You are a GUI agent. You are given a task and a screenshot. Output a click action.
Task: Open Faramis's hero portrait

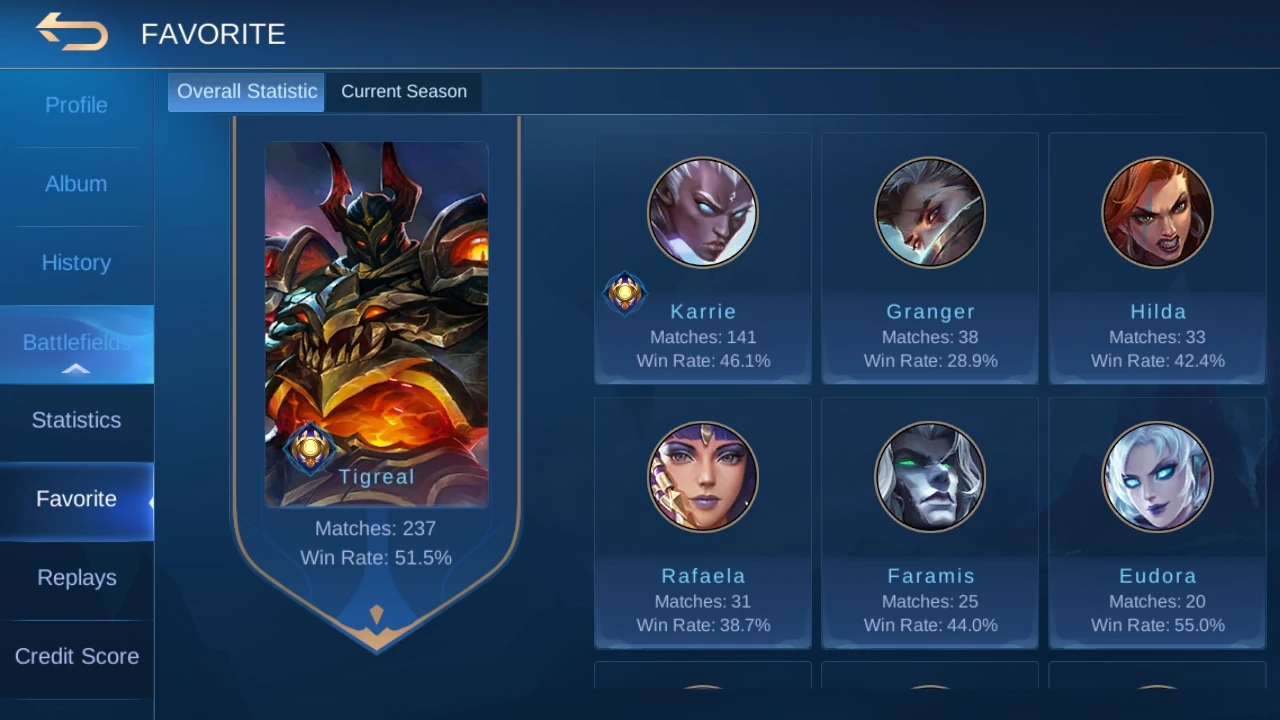point(930,477)
